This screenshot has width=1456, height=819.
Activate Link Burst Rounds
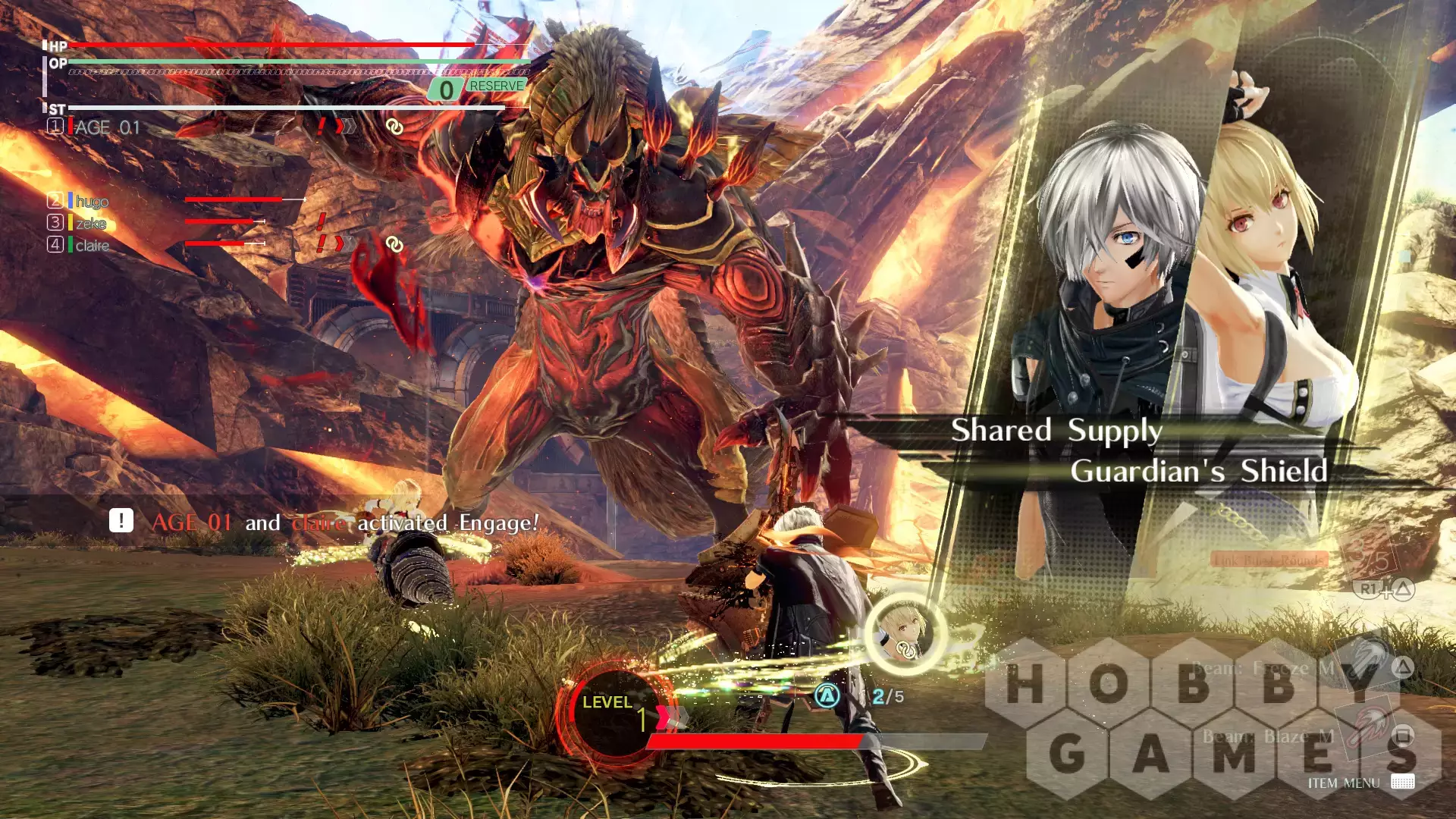[x=1269, y=560]
